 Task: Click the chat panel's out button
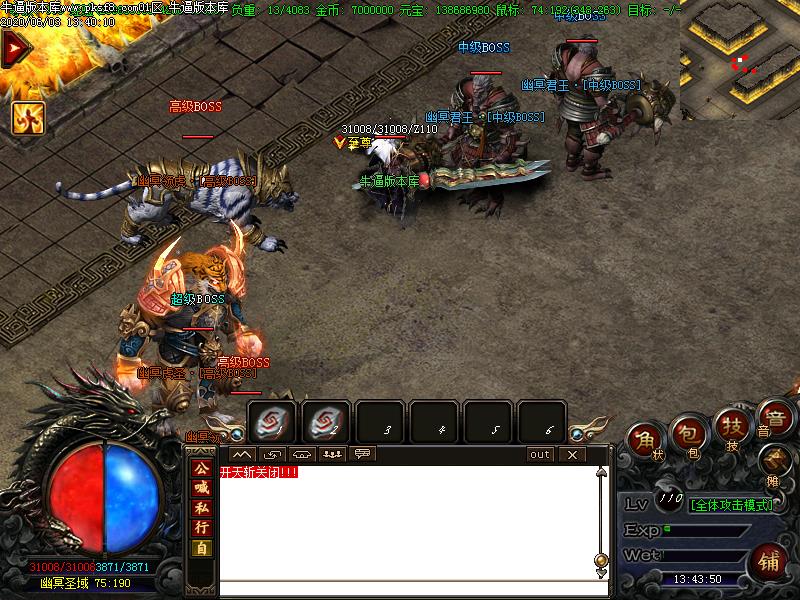click(x=540, y=454)
